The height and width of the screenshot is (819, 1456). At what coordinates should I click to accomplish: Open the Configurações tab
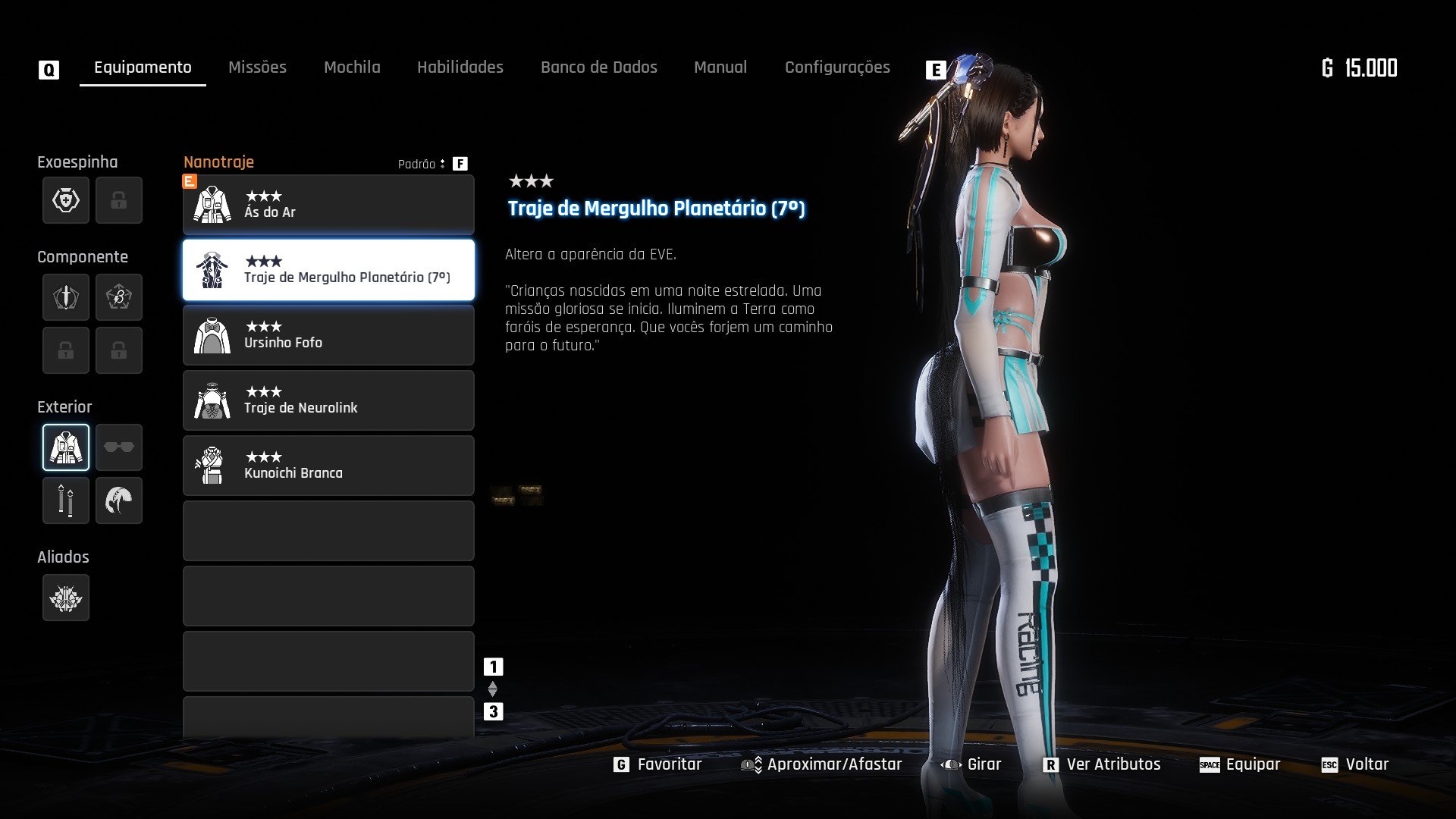[837, 67]
